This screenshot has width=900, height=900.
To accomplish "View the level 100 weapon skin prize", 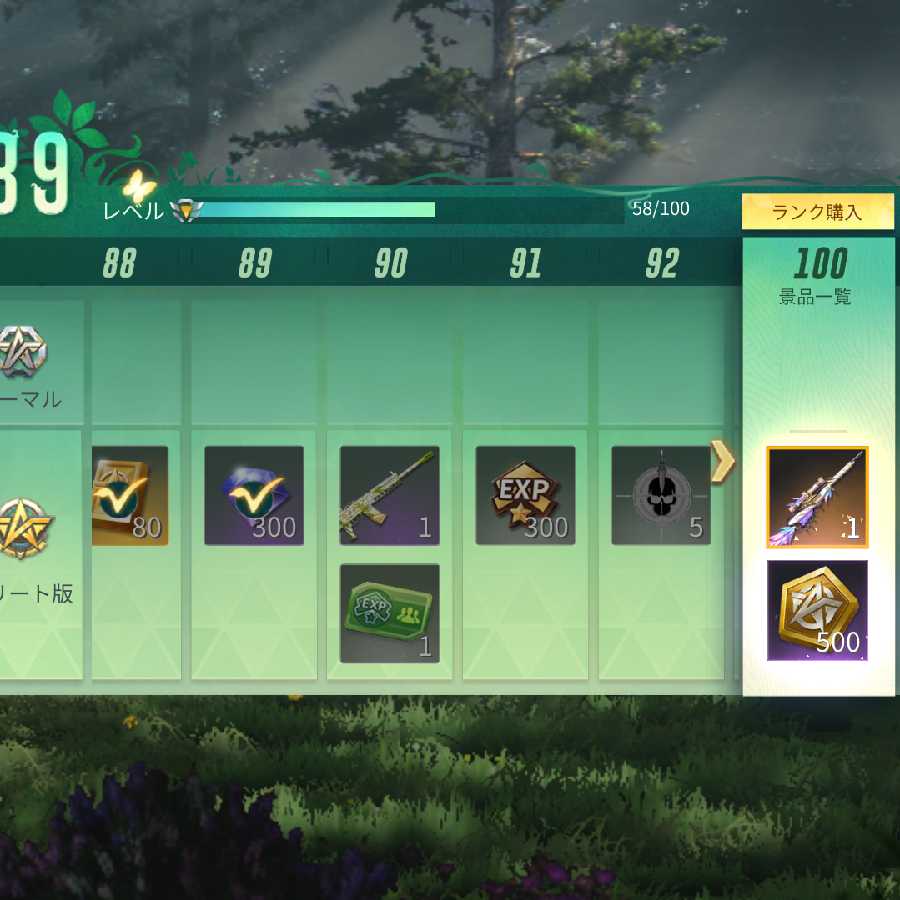I will coord(817,497).
